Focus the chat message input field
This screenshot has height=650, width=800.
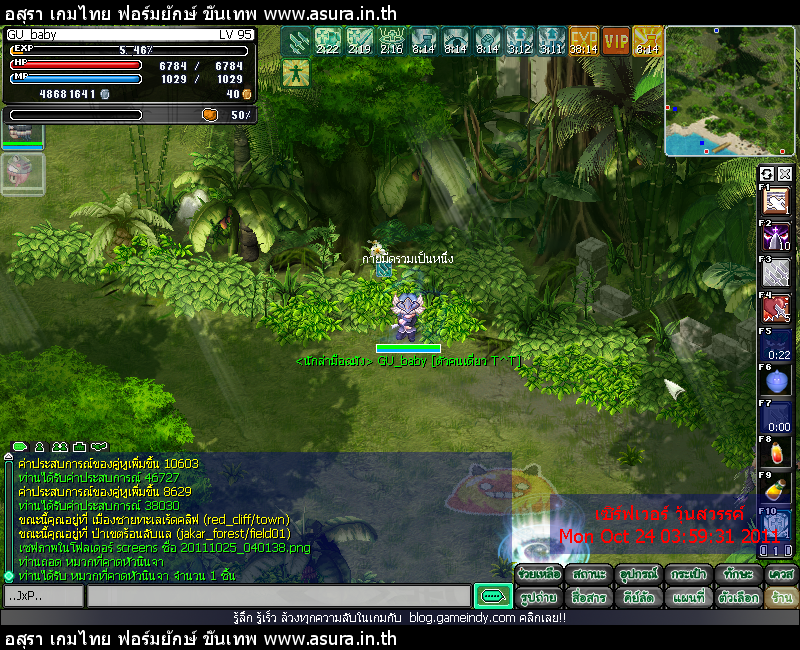[278, 596]
